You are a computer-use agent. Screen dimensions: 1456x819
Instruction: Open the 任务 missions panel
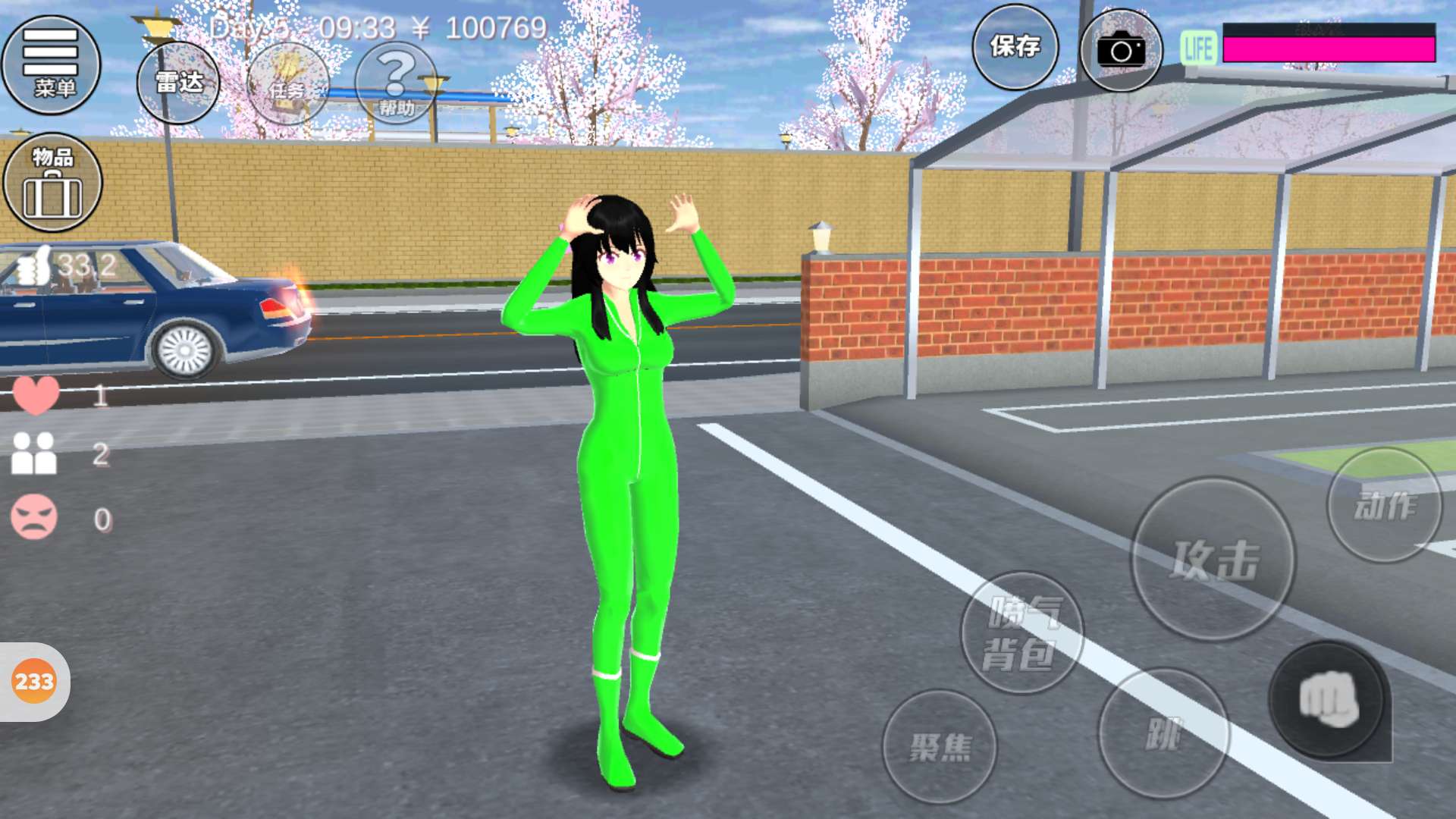(x=288, y=84)
